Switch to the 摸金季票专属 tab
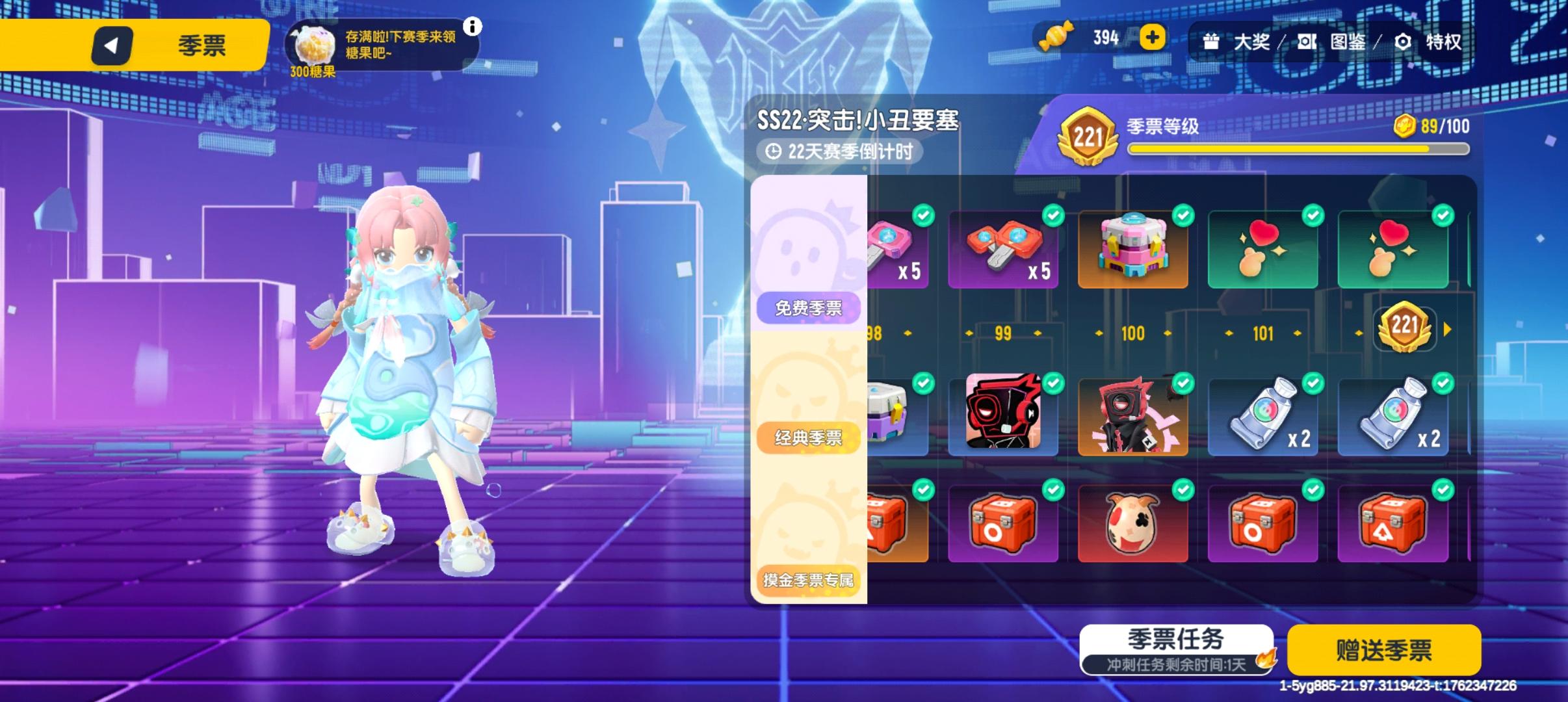 click(808, 581)
